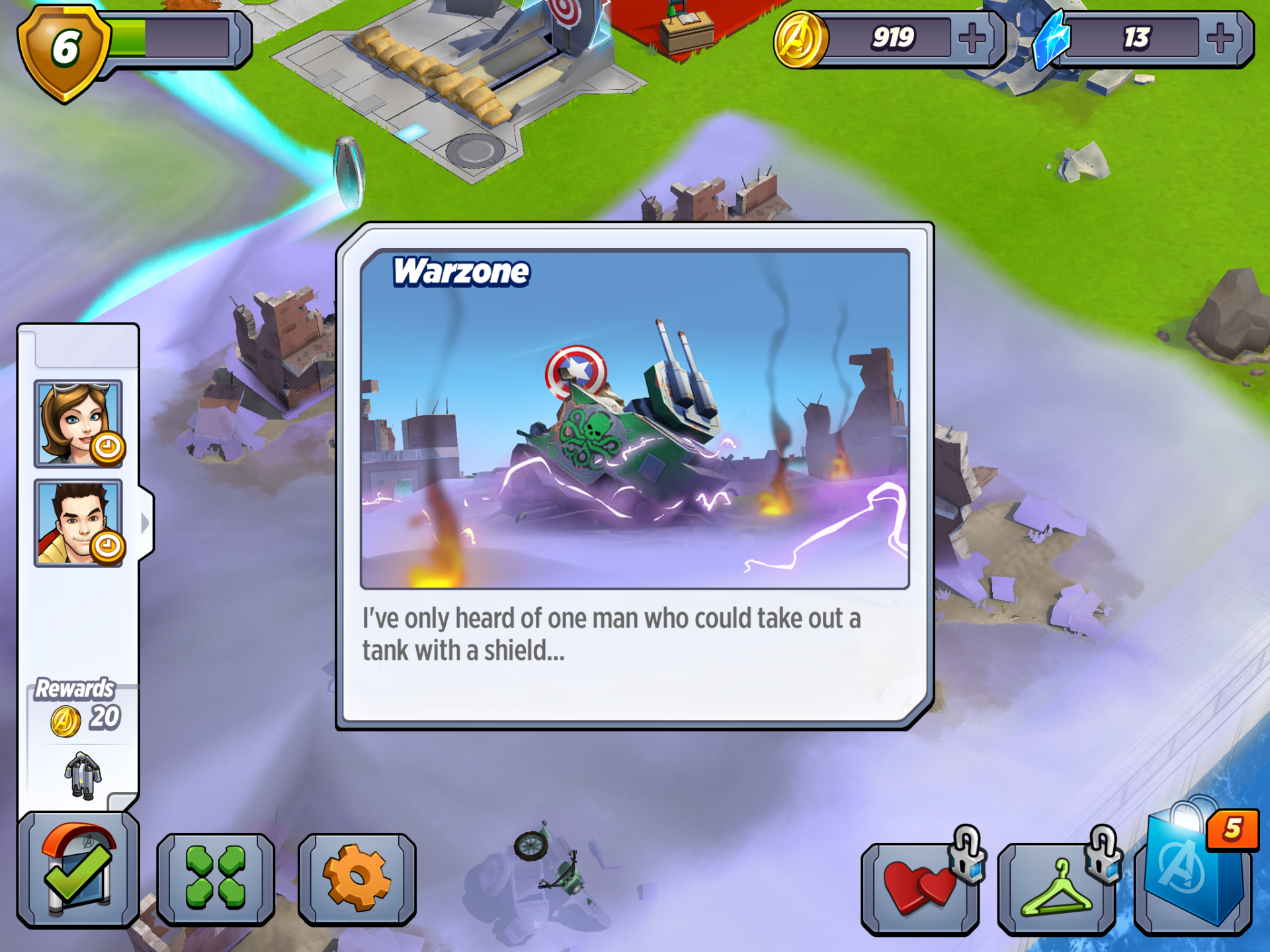View the armor suit reward icon
The image size is (1270, 952).
83,775
